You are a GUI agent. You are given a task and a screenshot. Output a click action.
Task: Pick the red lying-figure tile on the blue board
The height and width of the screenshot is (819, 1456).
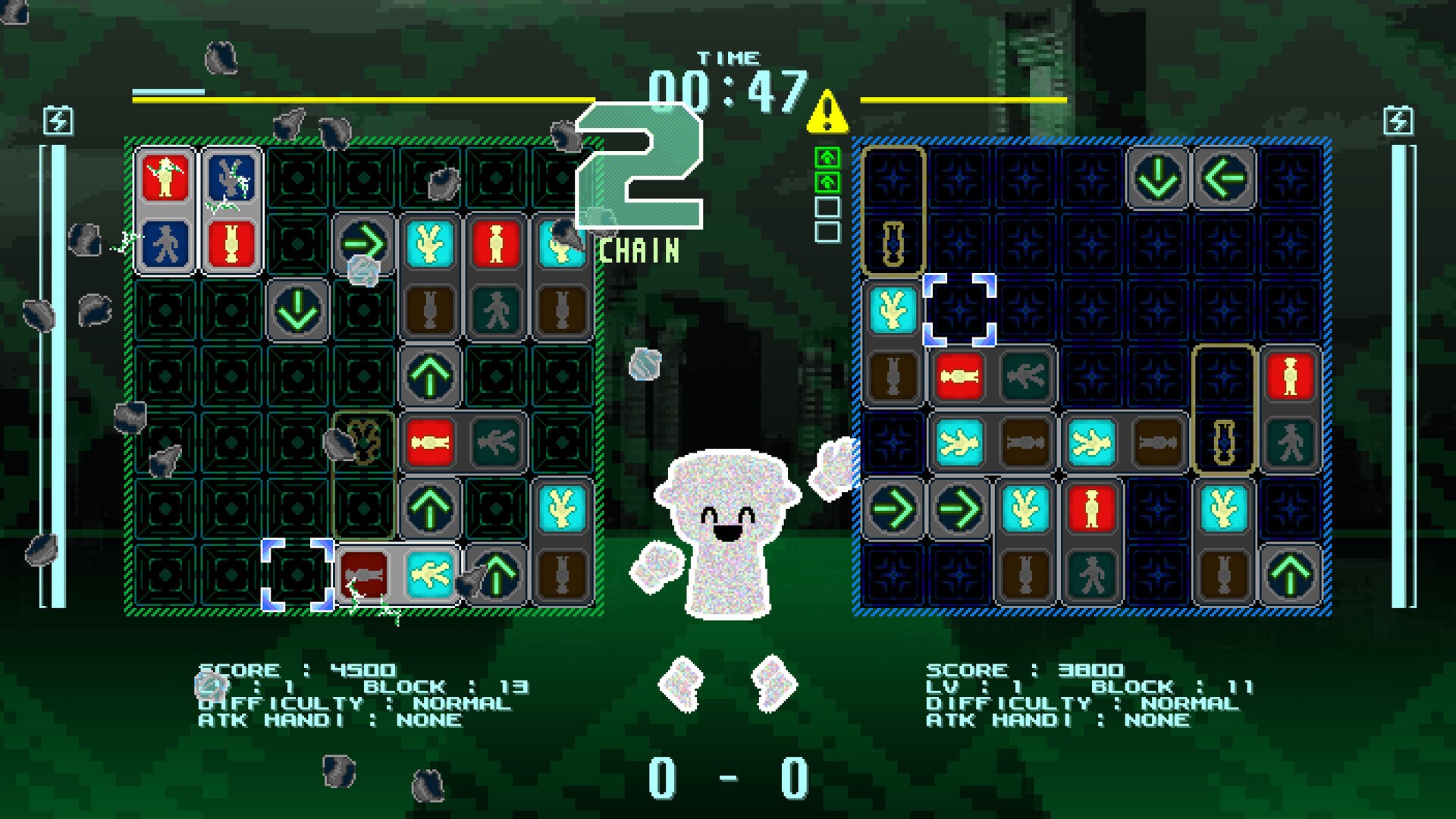point(959,376)
